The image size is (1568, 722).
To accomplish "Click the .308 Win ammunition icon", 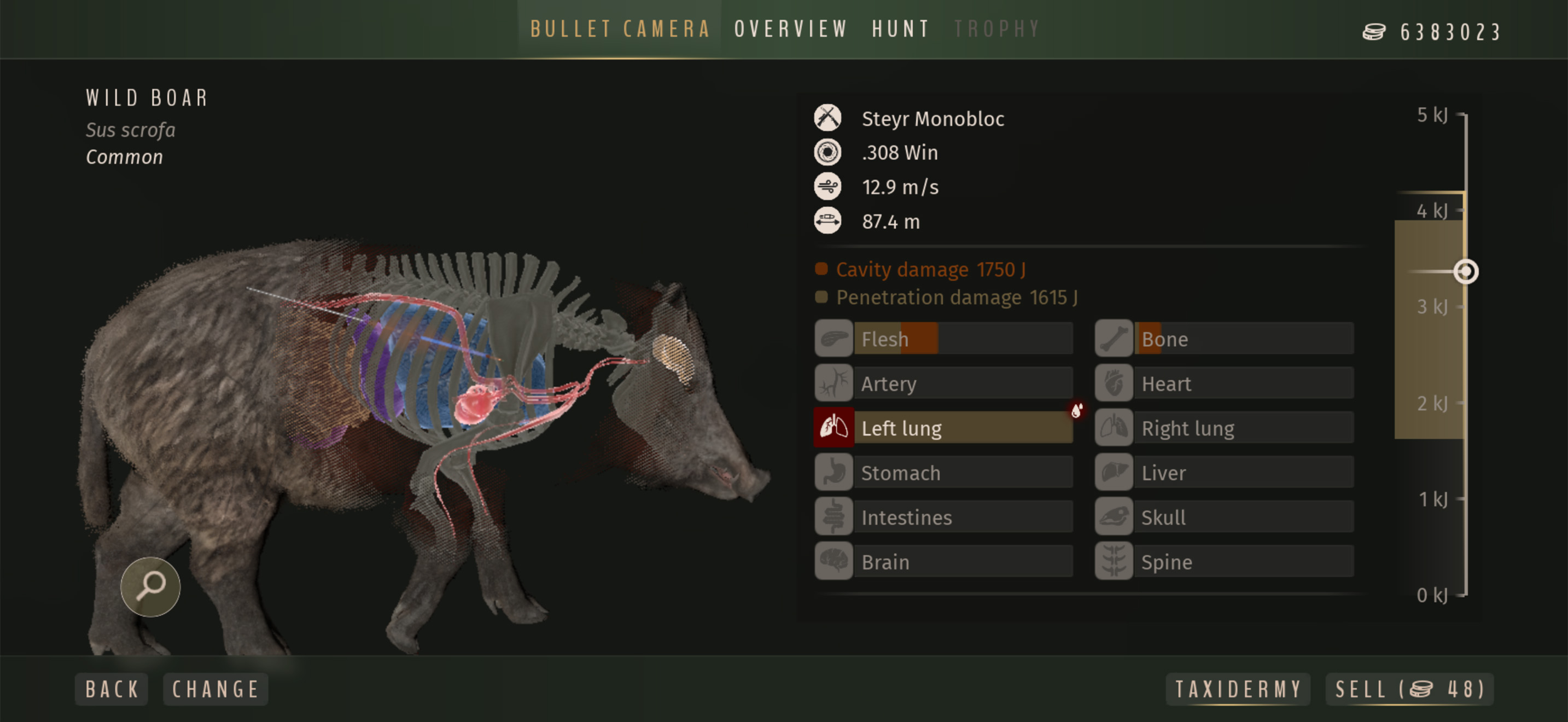I will pyautogui.click(x=828, y=152).
